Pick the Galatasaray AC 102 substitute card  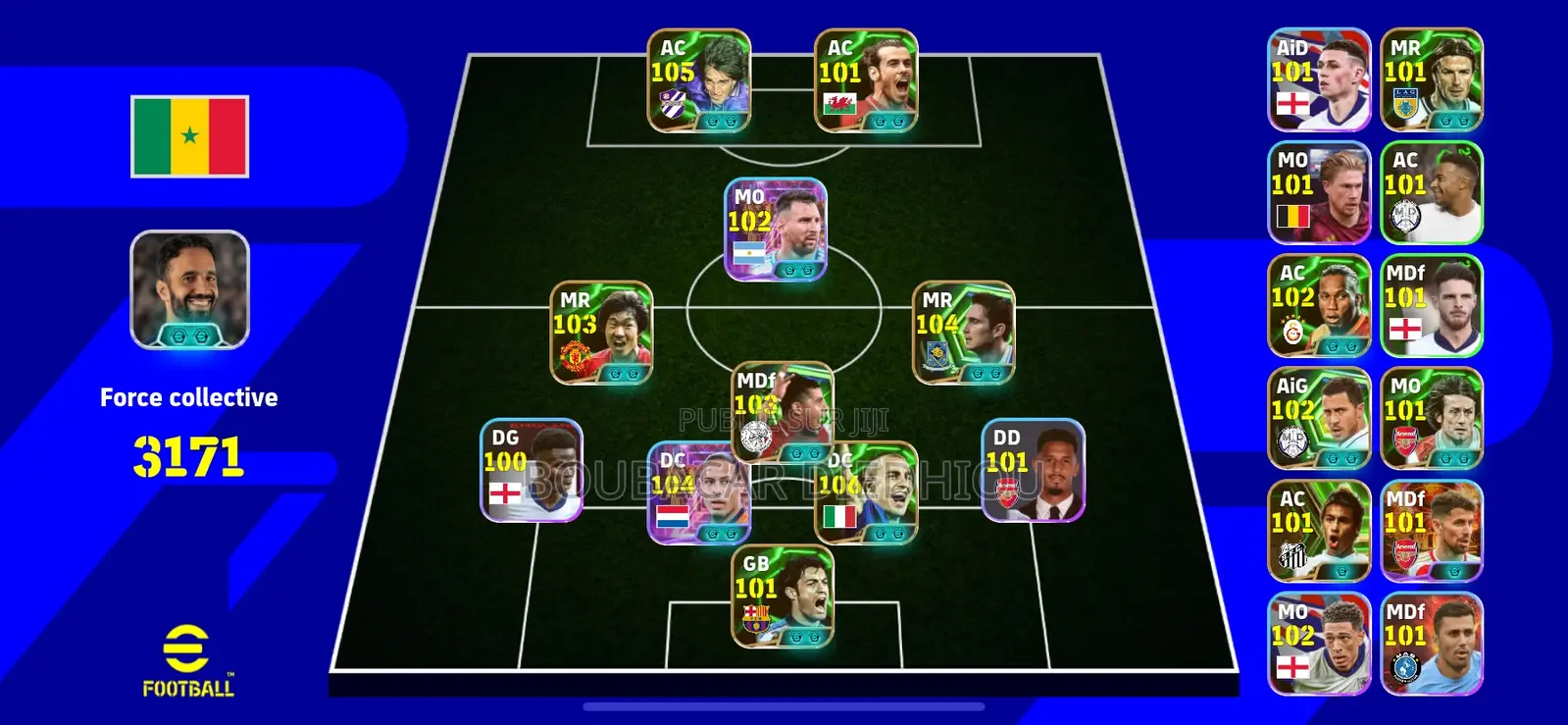coord(1319,306)
